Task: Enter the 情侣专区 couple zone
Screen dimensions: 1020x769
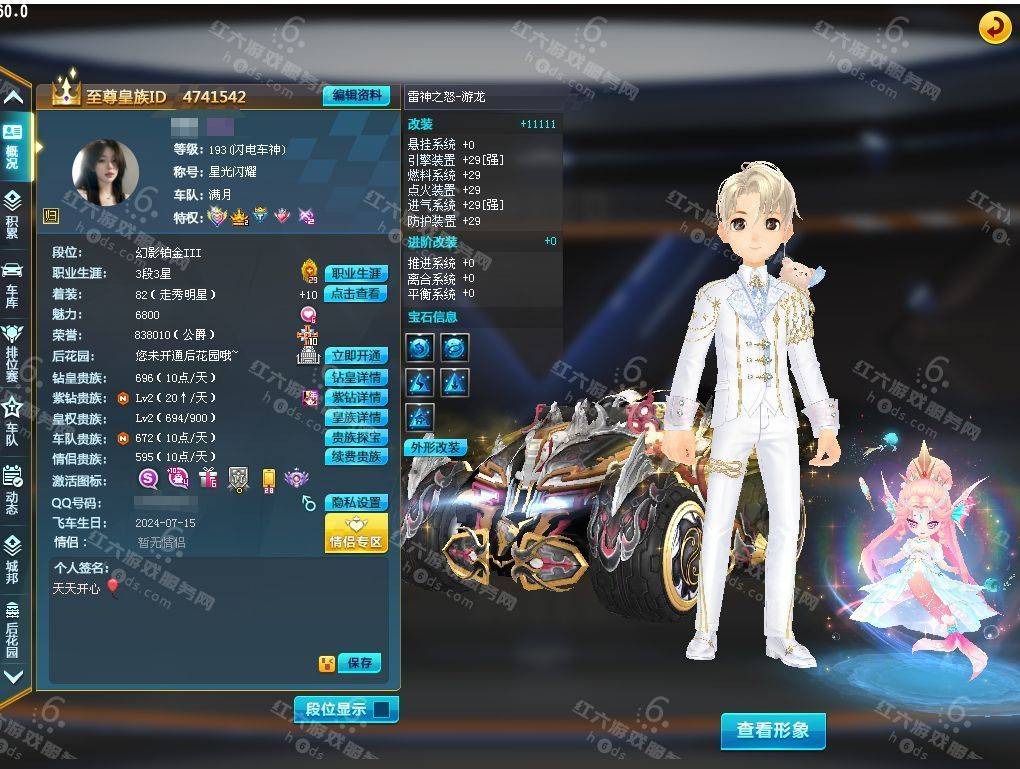Action: [356, 533]
